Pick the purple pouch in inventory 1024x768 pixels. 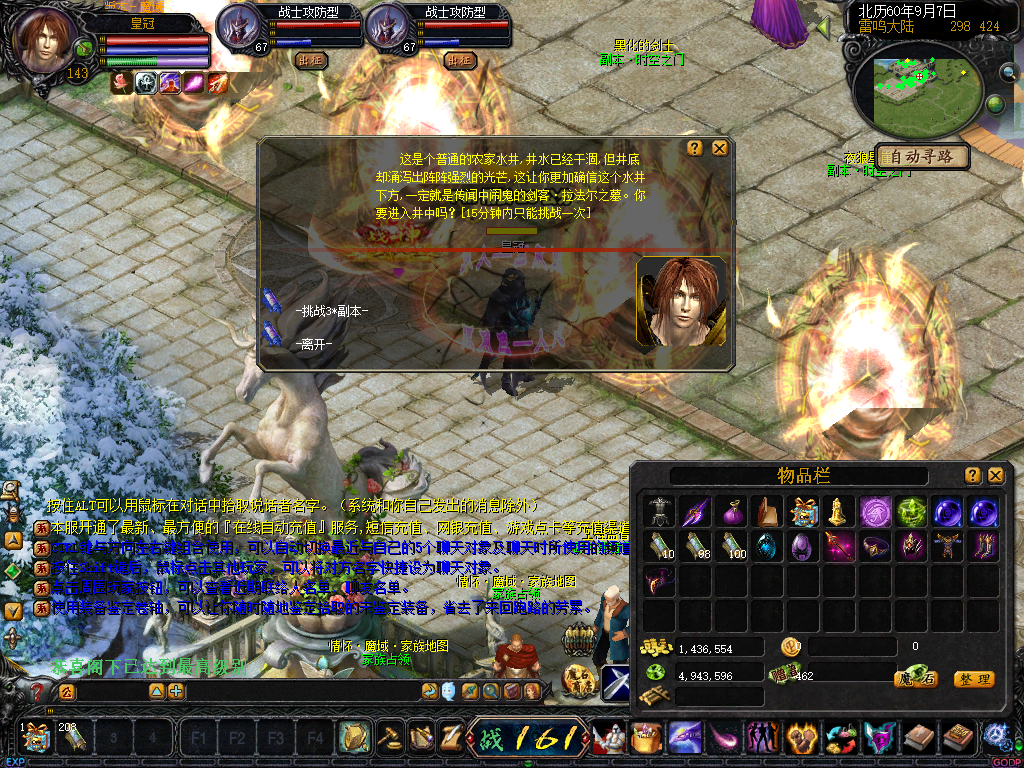[x=731, y=511]
